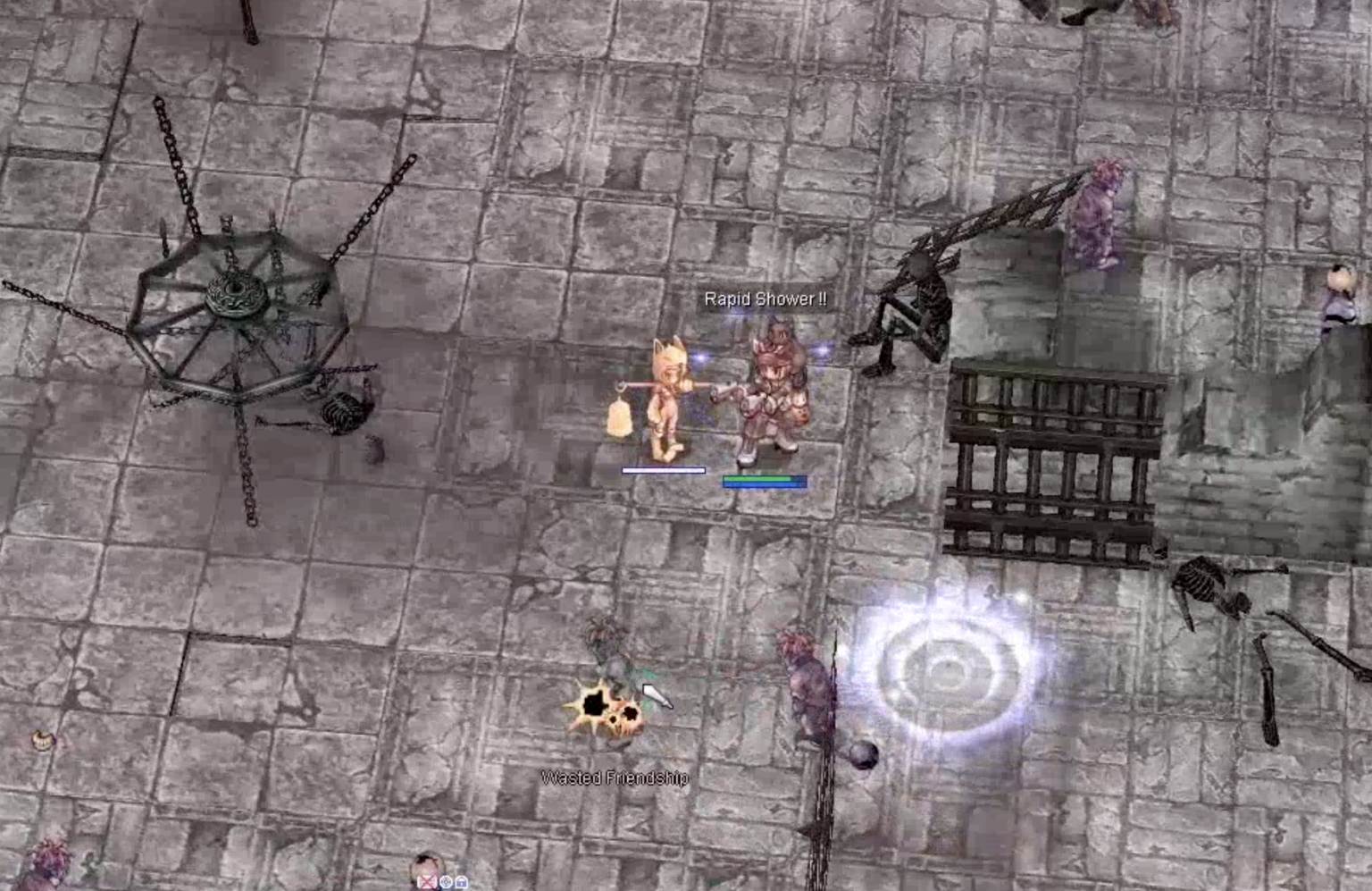Toggle the purple padlock icon
1372x891 pixels.
461,882
